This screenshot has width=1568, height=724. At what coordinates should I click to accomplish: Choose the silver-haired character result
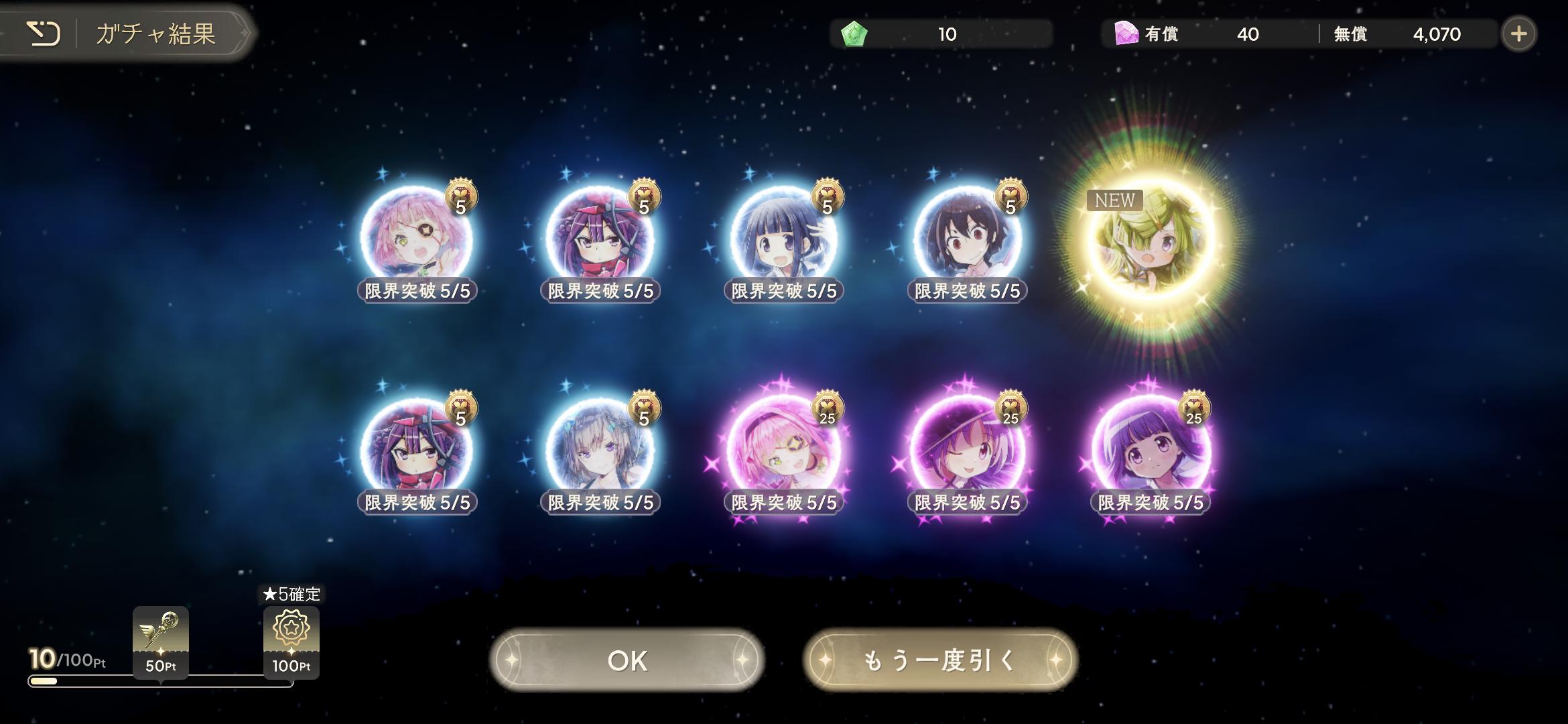(600, 449)
